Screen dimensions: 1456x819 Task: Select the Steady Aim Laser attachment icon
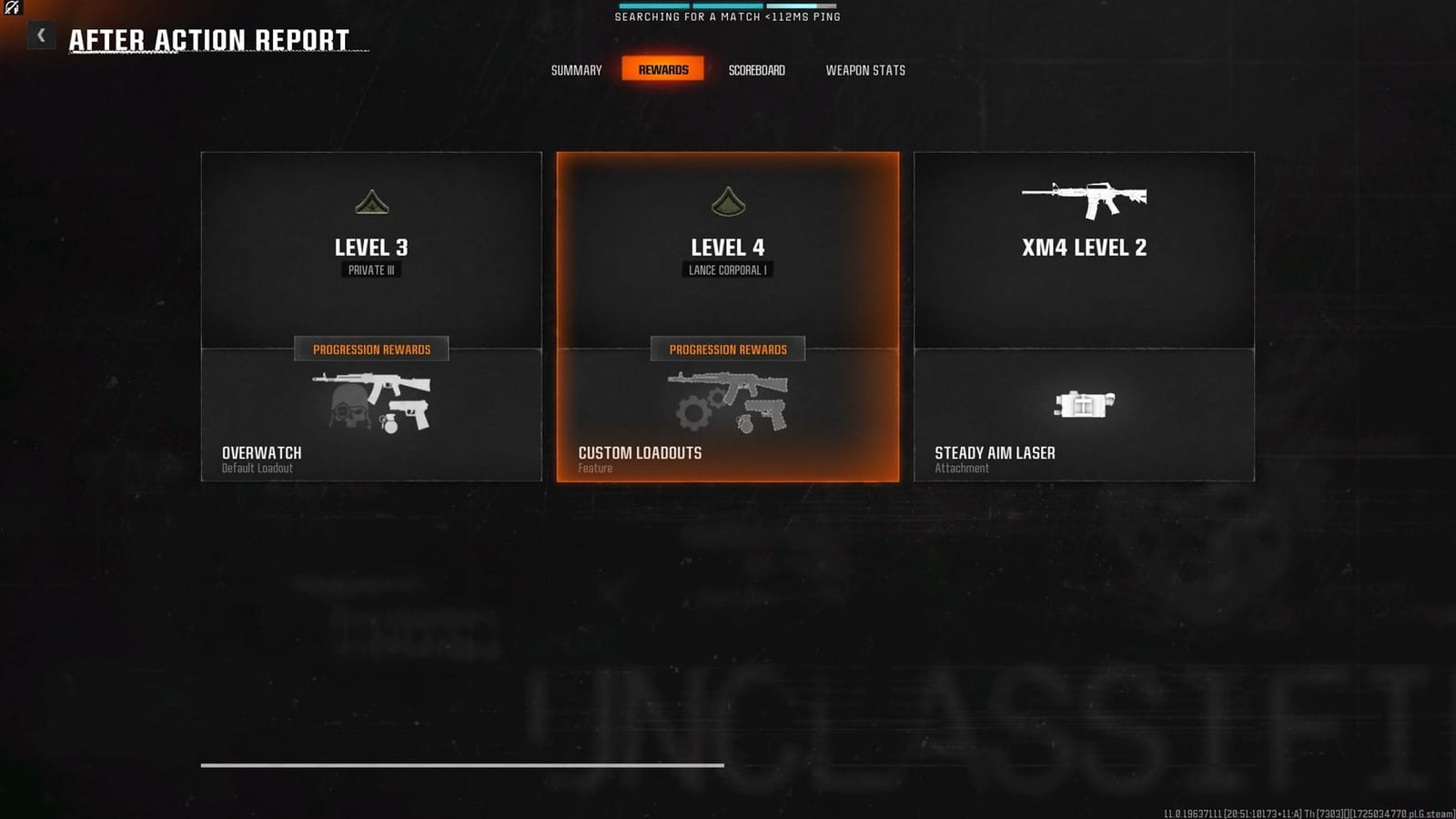[x=1083, y=405]
